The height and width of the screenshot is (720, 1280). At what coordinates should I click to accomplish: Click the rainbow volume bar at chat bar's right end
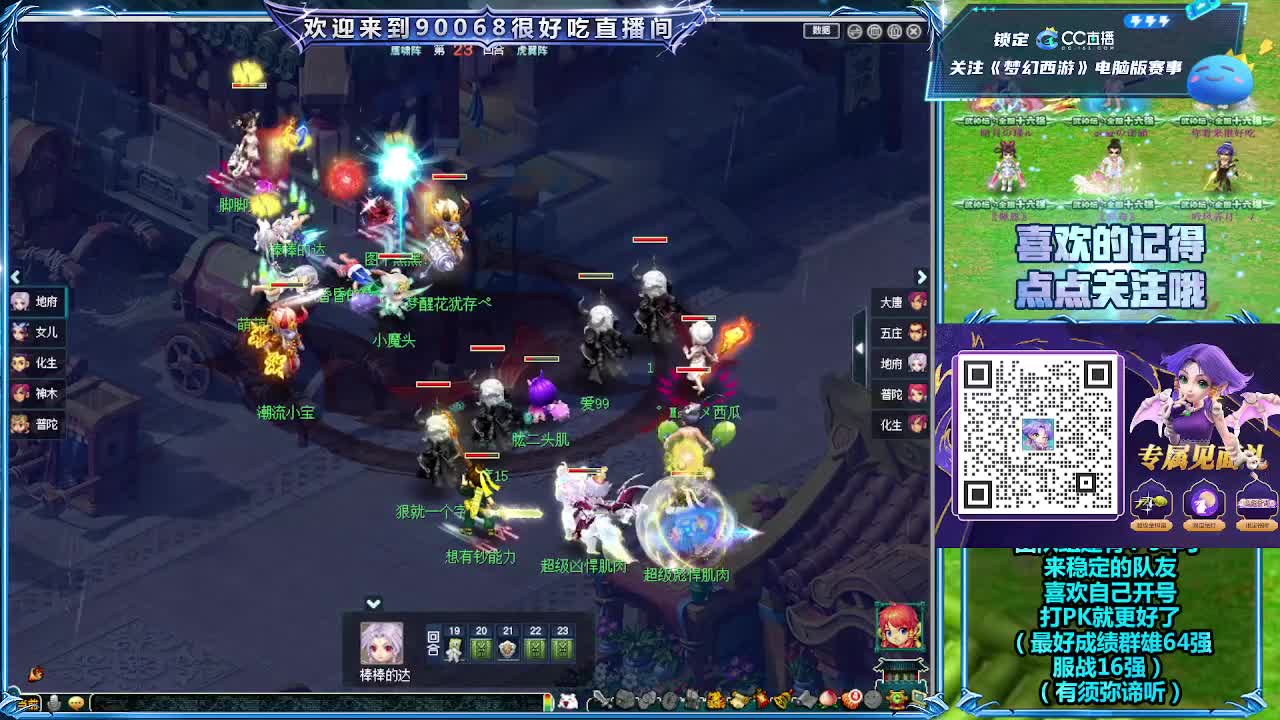pyautogui.click(x=548, y=702)
